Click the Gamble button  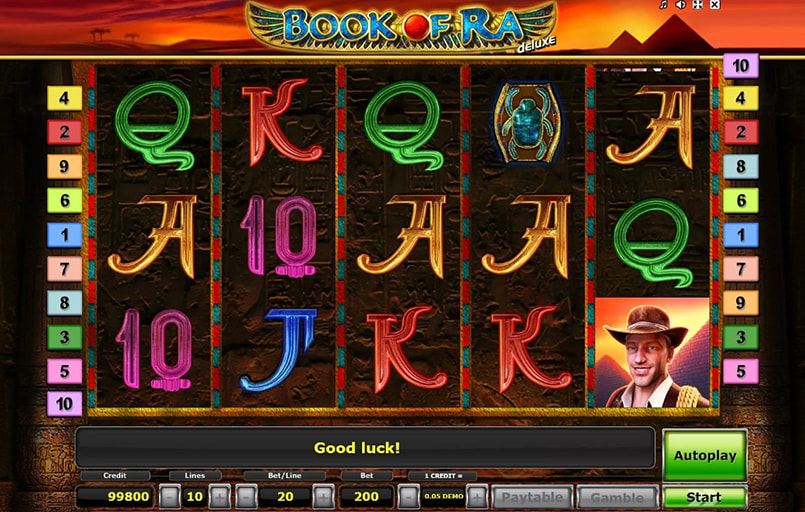pos(617,497)
